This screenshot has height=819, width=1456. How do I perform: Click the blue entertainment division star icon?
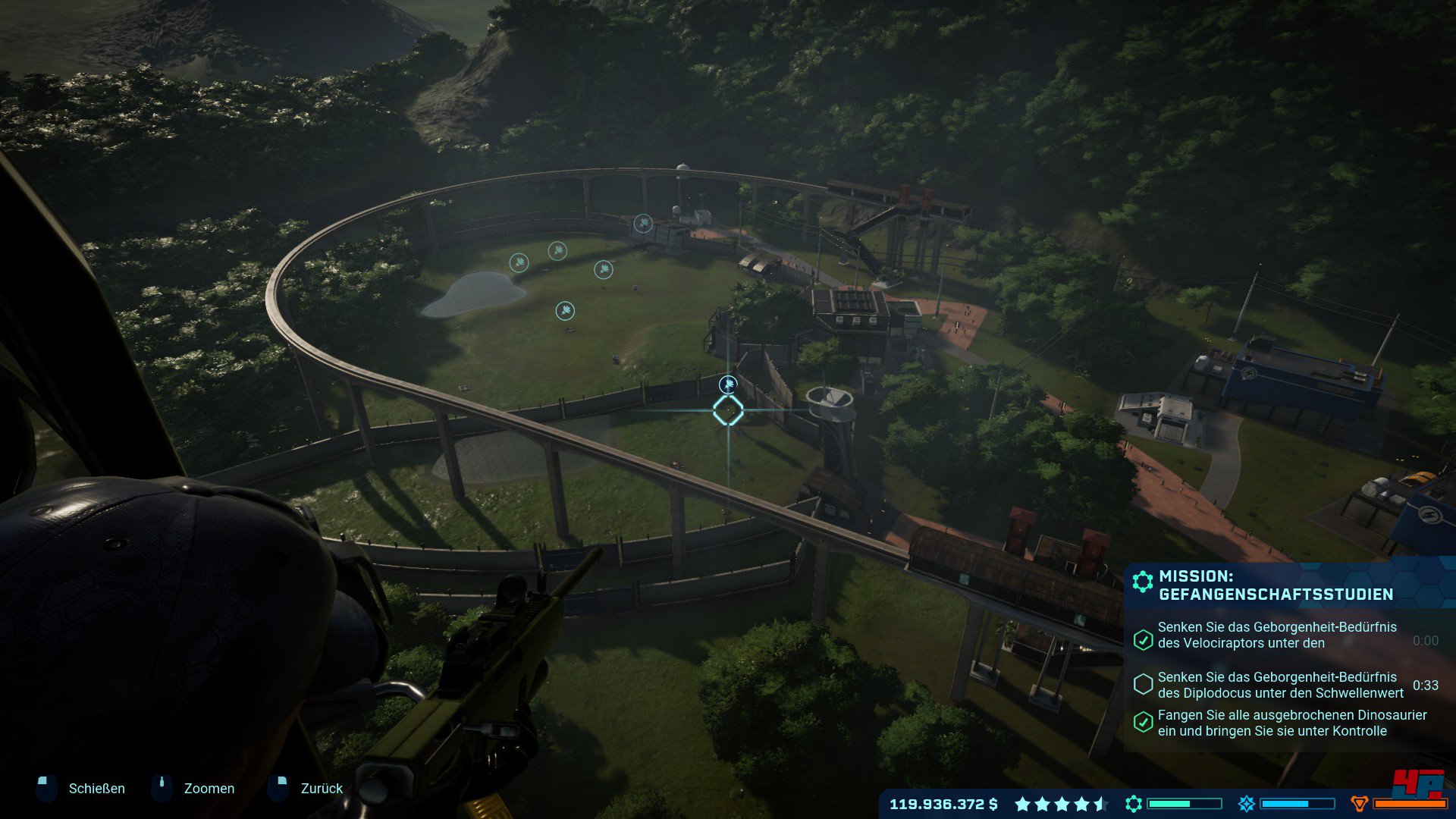[x=1246, y=804]
